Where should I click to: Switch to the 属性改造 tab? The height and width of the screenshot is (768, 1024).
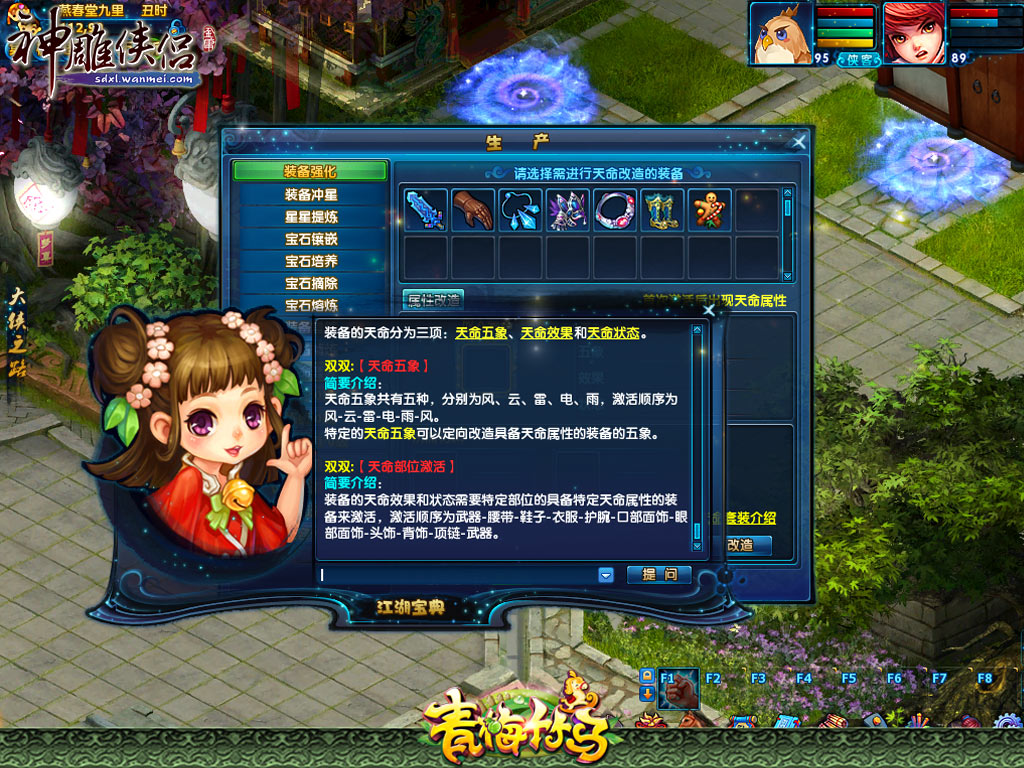(433, 300)
